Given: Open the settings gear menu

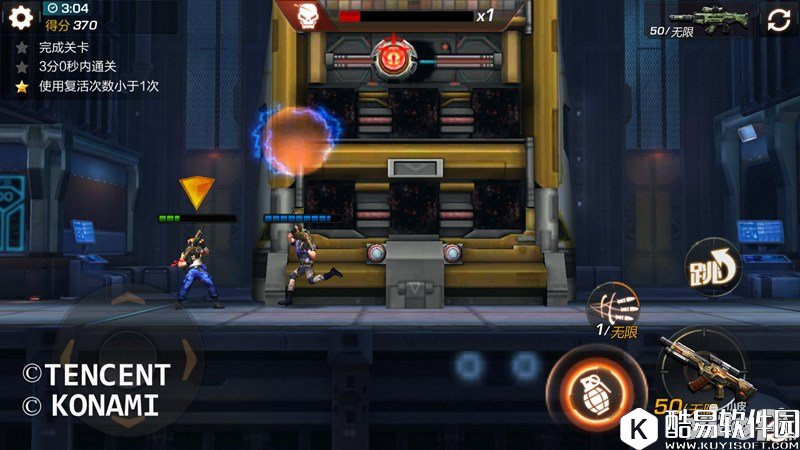Looking at the screenshot, I should point(21,16).
